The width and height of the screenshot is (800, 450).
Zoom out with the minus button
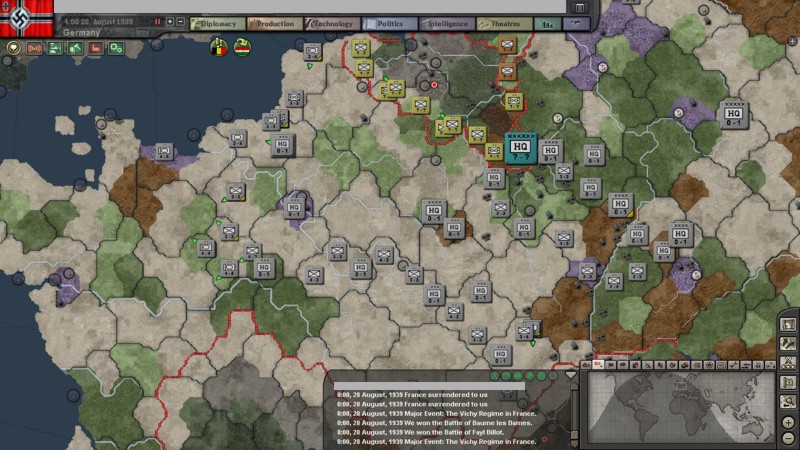tap(790, 437)
